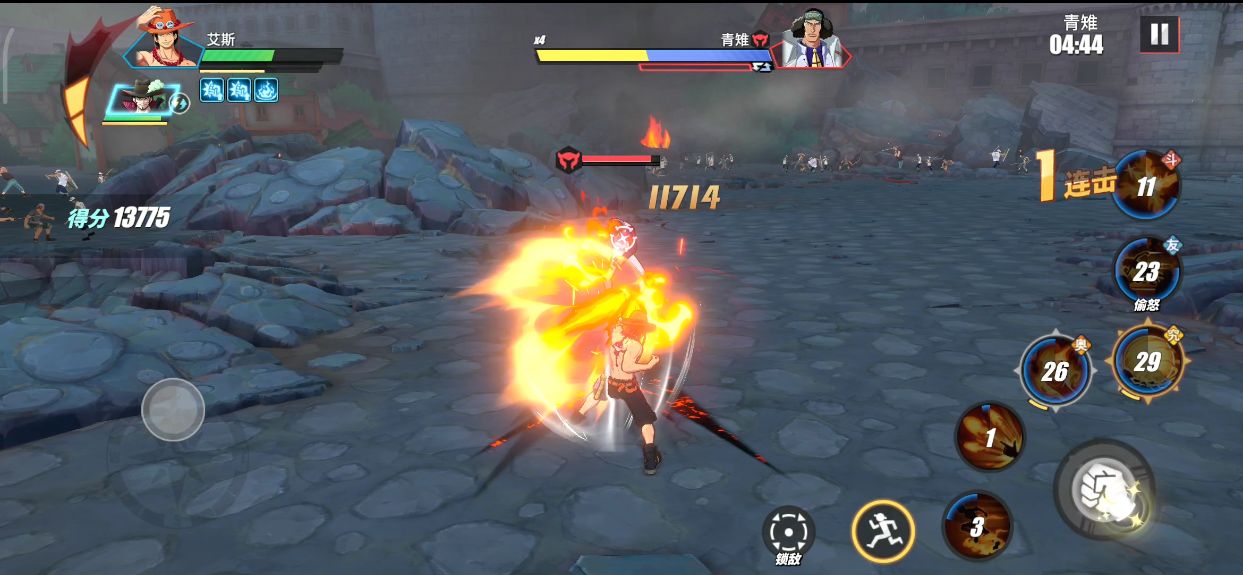Touch the virtual joystick knob
The width and height of the screenshot is (1243, 575).
click(173, 410)
